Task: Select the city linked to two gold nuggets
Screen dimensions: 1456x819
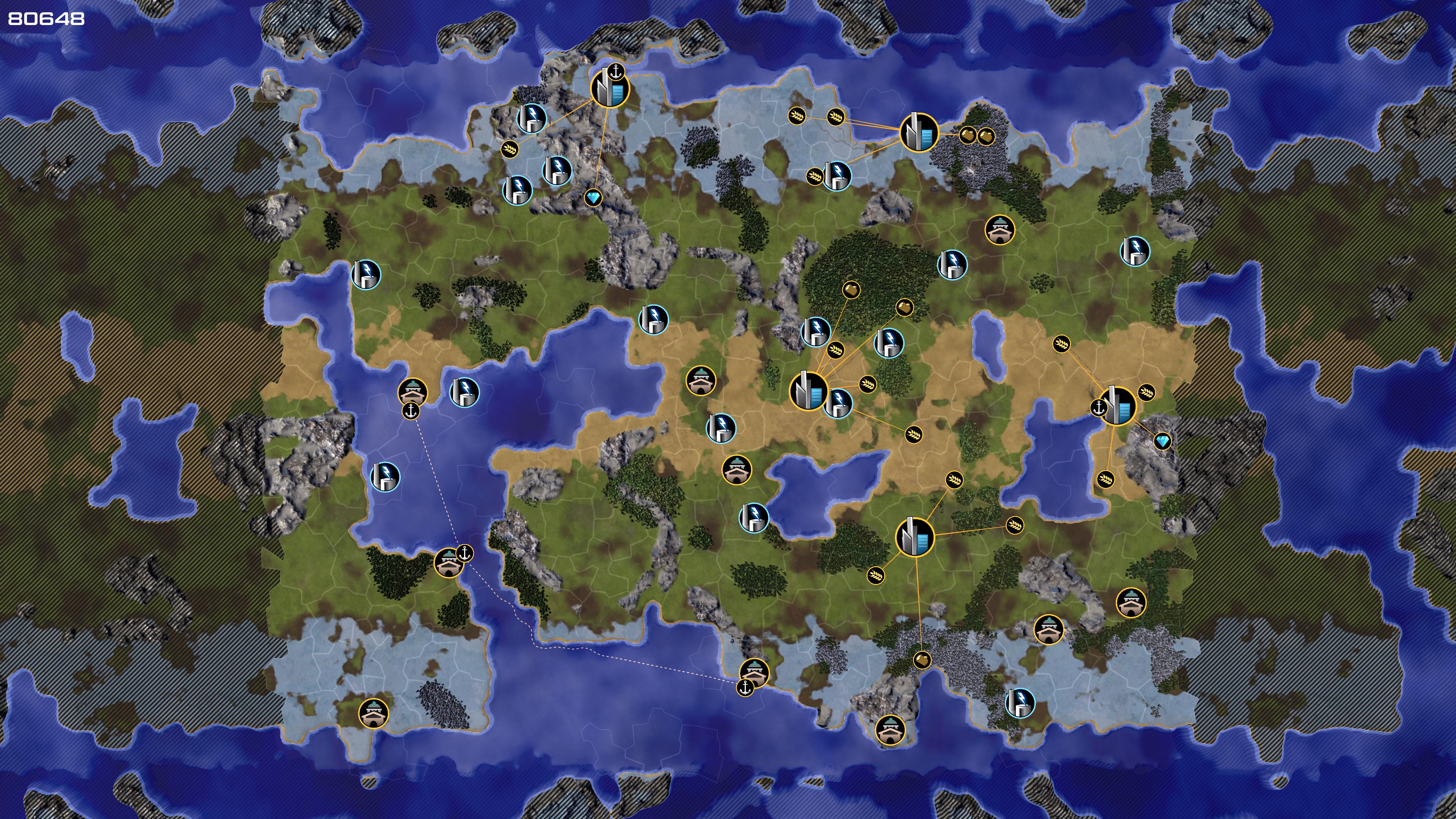Action: point(918,132)
